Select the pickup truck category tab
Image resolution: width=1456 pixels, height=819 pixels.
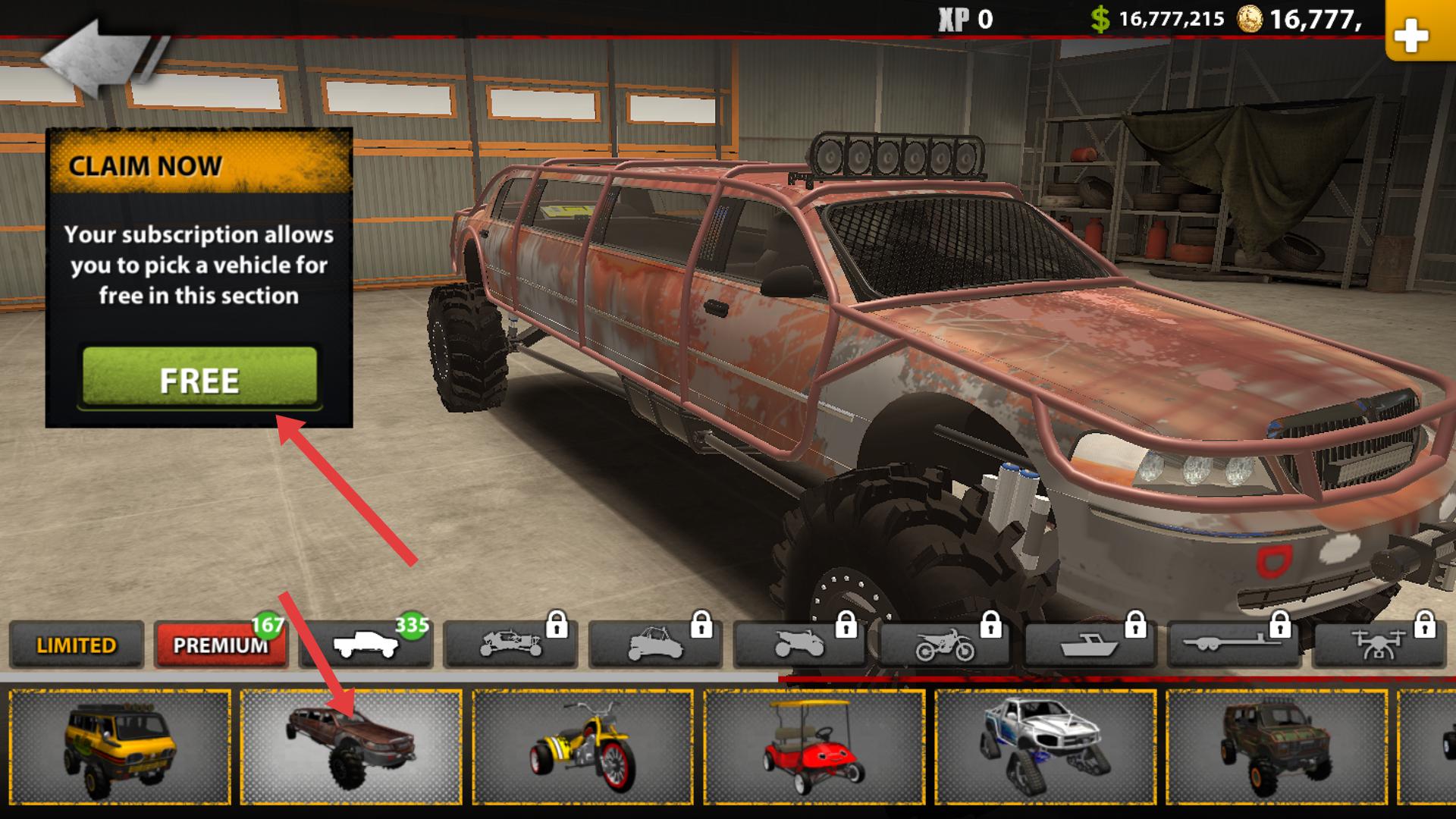click(x=366, y=645)
